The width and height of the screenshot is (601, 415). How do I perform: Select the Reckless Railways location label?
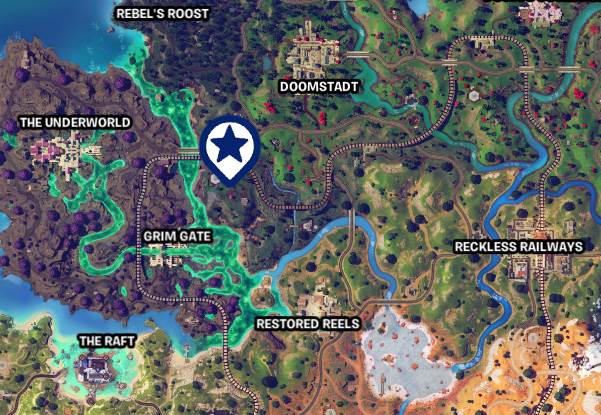(518, 246)
